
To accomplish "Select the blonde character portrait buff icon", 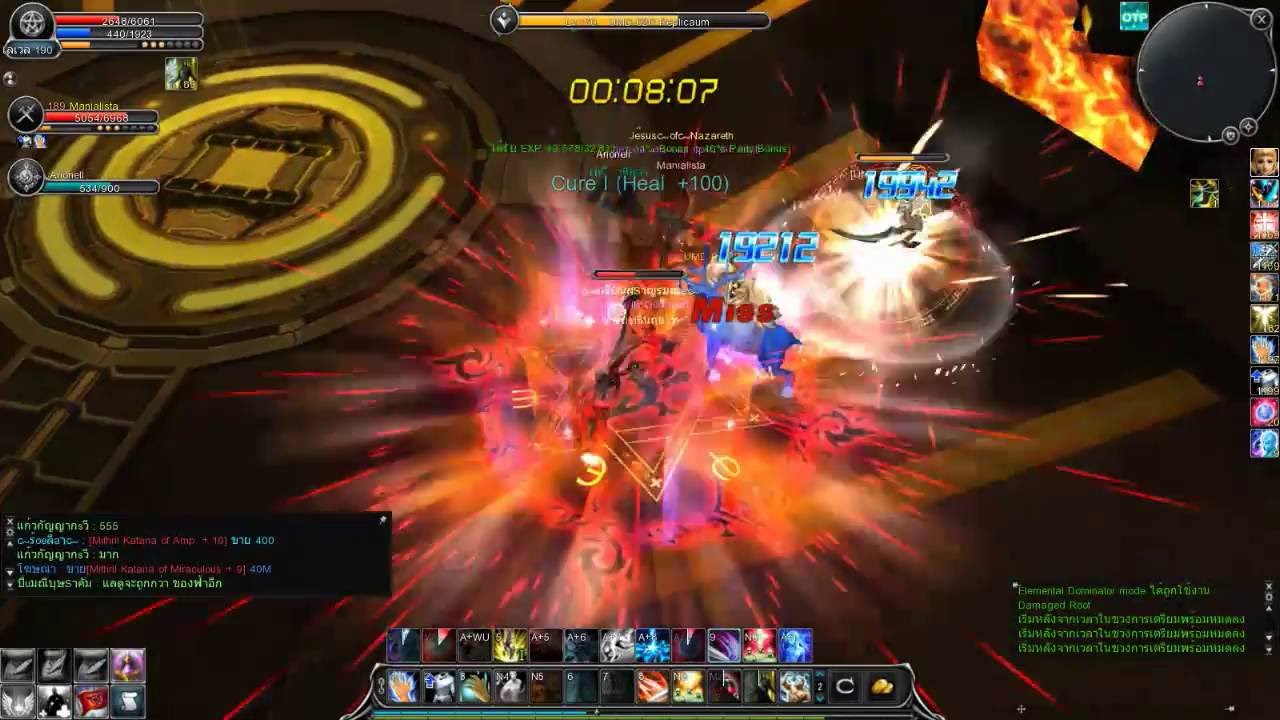I will coord(1264,163).
